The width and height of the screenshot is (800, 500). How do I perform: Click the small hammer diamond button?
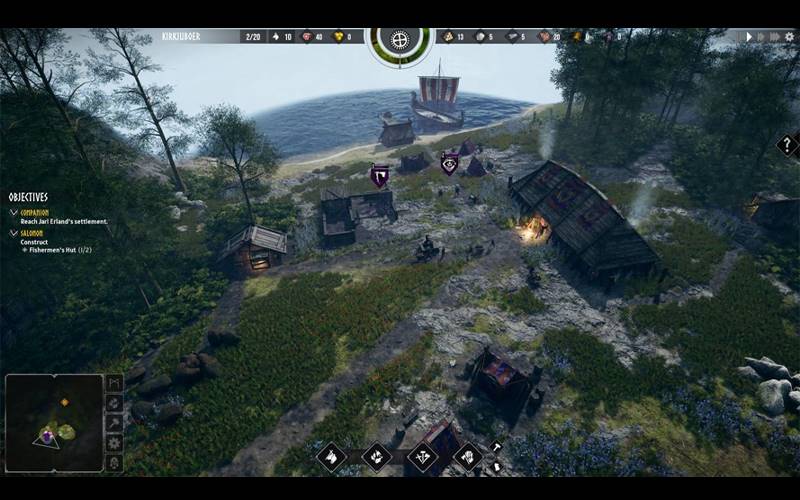pyautogui.click(x=496, y=447)
